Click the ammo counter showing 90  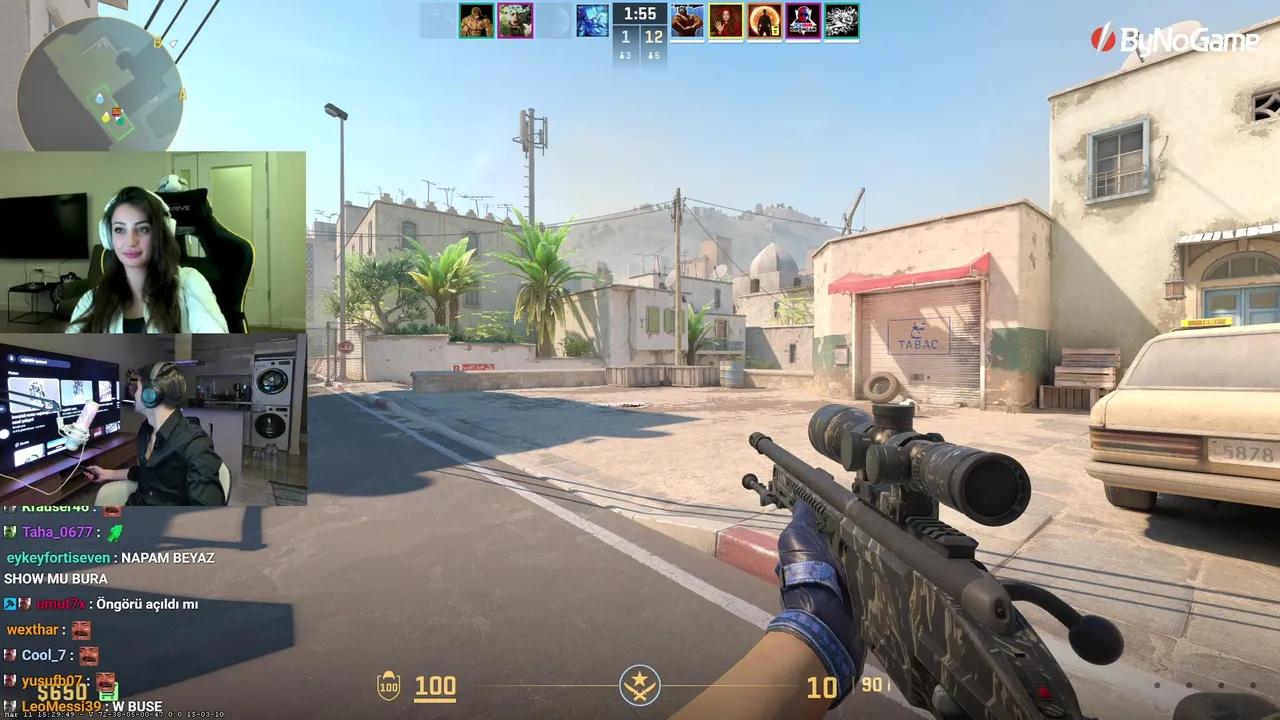point(870,686)
